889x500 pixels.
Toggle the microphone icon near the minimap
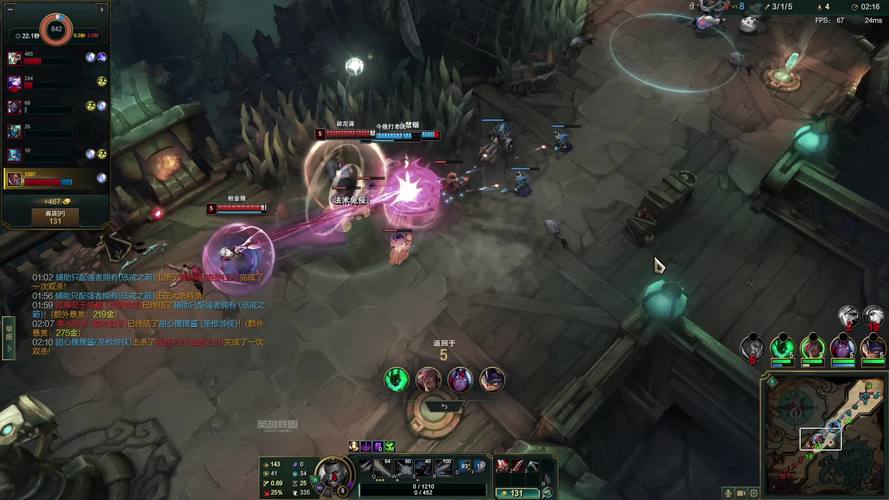click(727, 492)
